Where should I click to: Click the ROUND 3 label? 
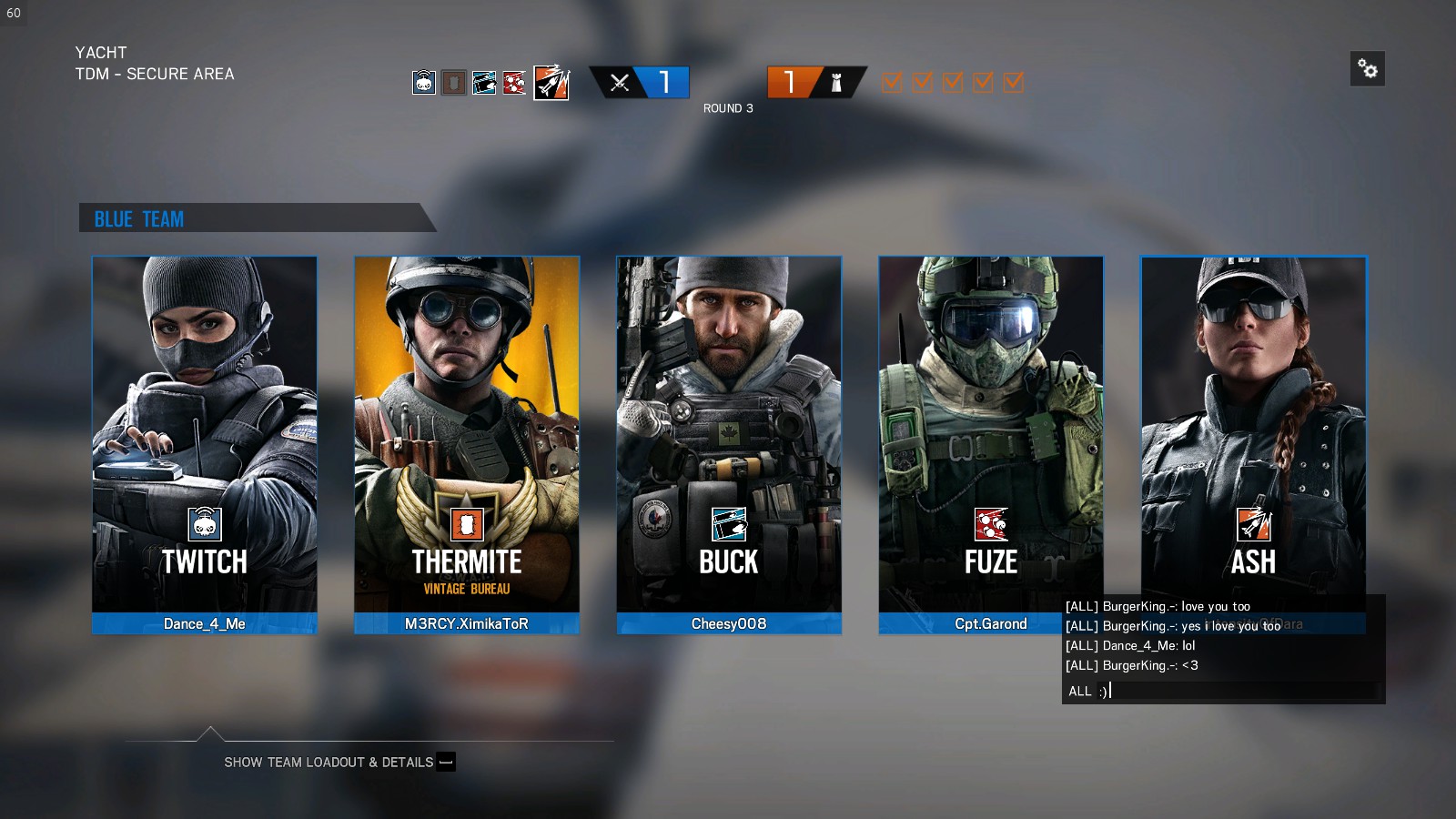[728, 107]
